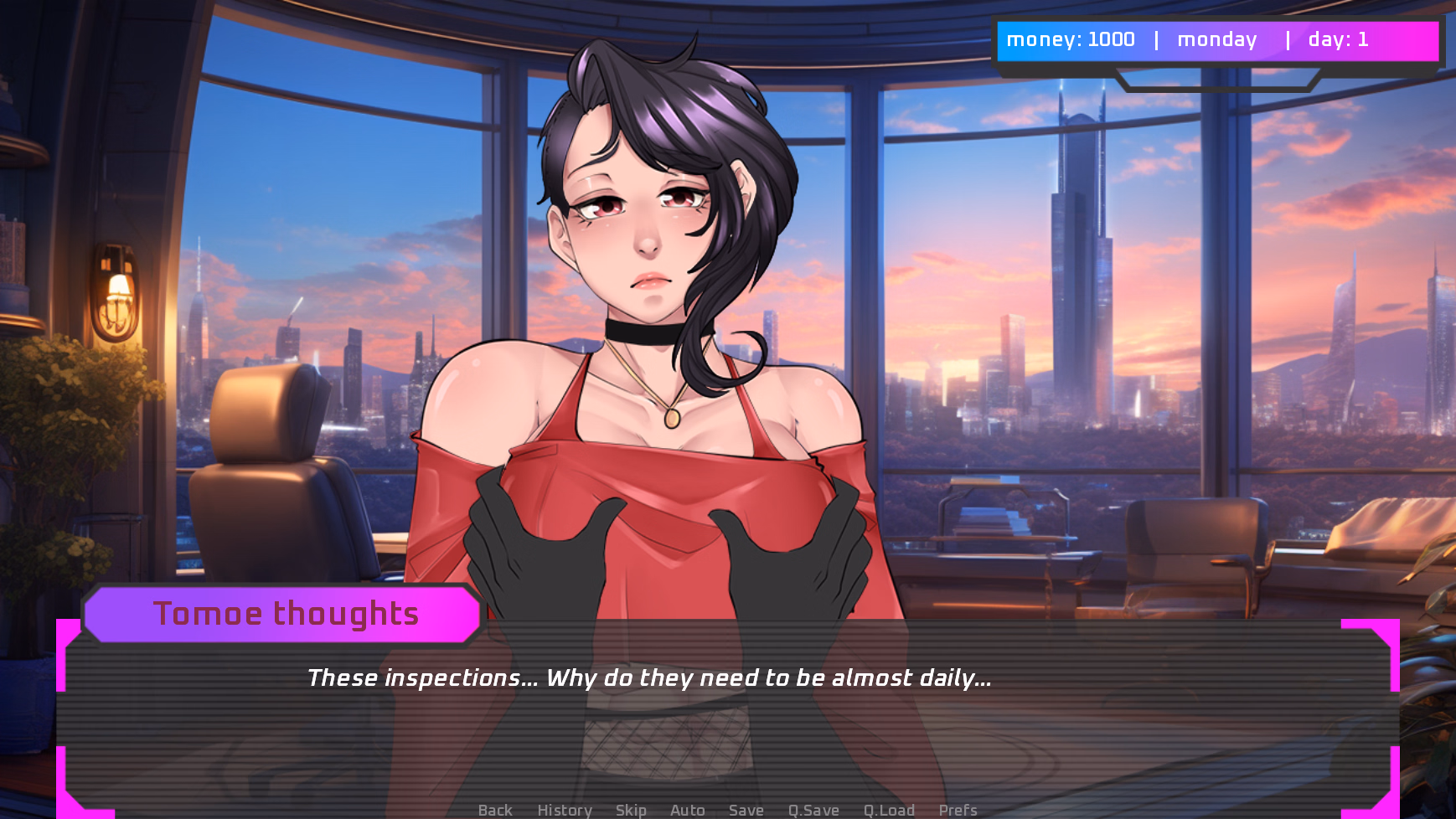Open the Save game screen
This screenshot has height=819, width=1456.
click(746, 810)
